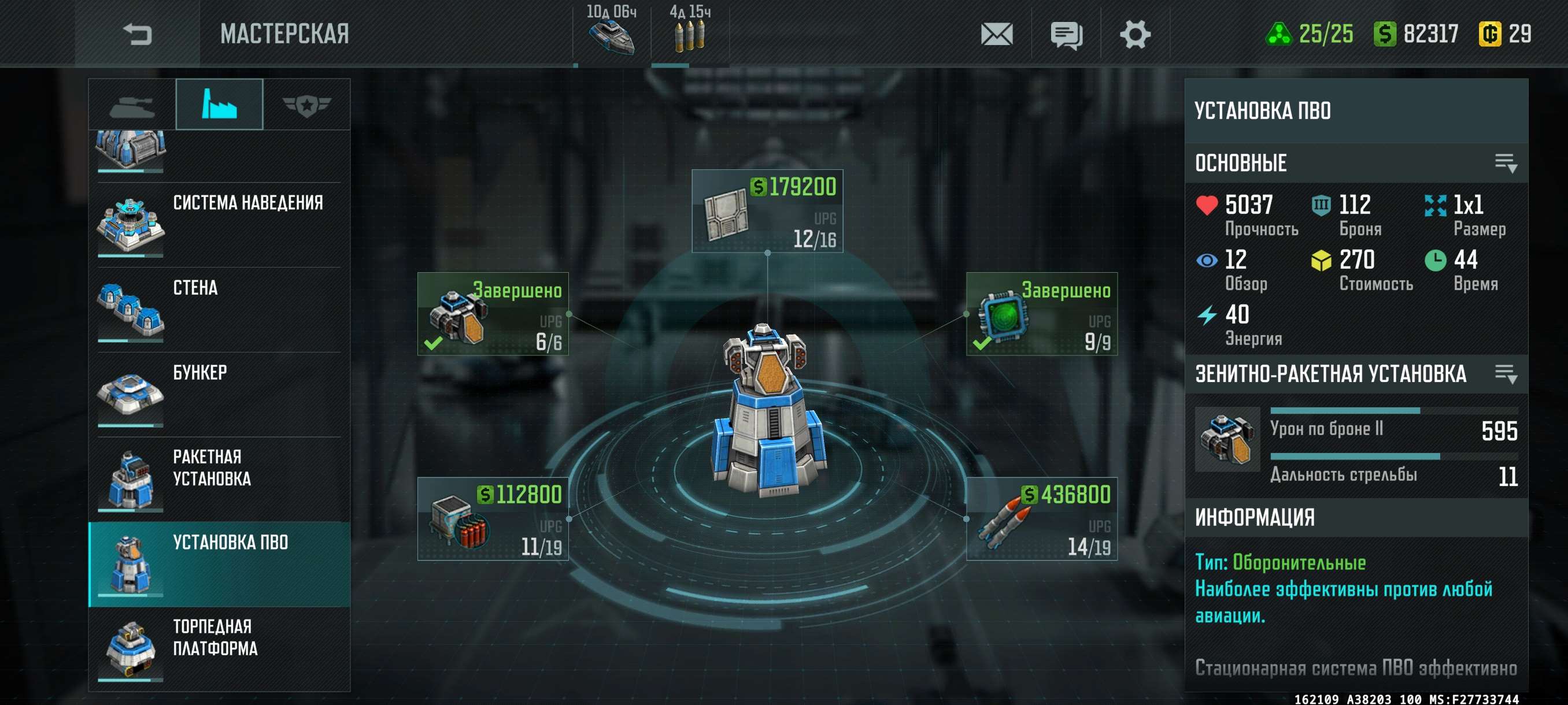Choose Стена from the building list

click(x=219, y=310)
